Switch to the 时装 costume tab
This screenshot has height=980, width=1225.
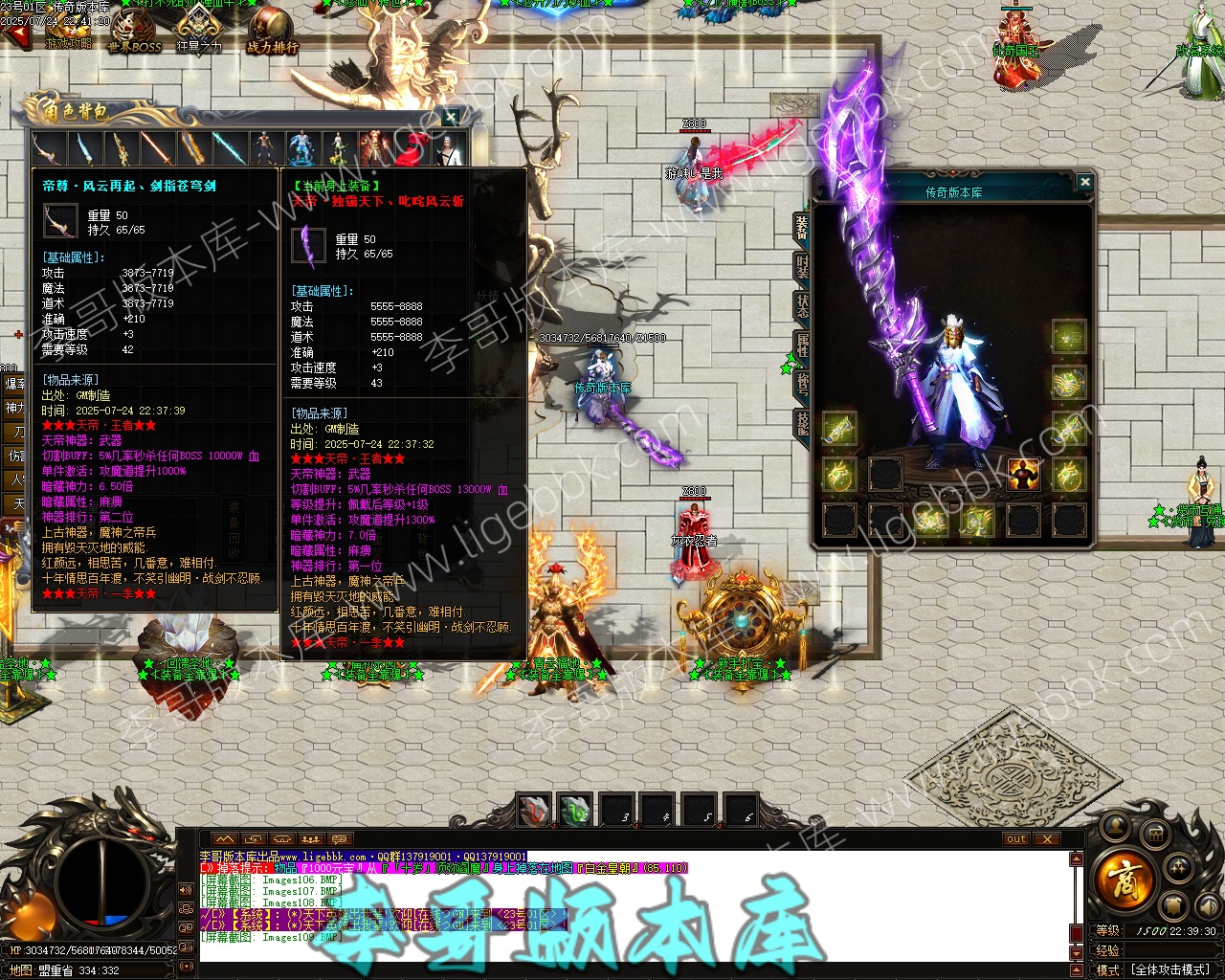[x=801, y=267]
